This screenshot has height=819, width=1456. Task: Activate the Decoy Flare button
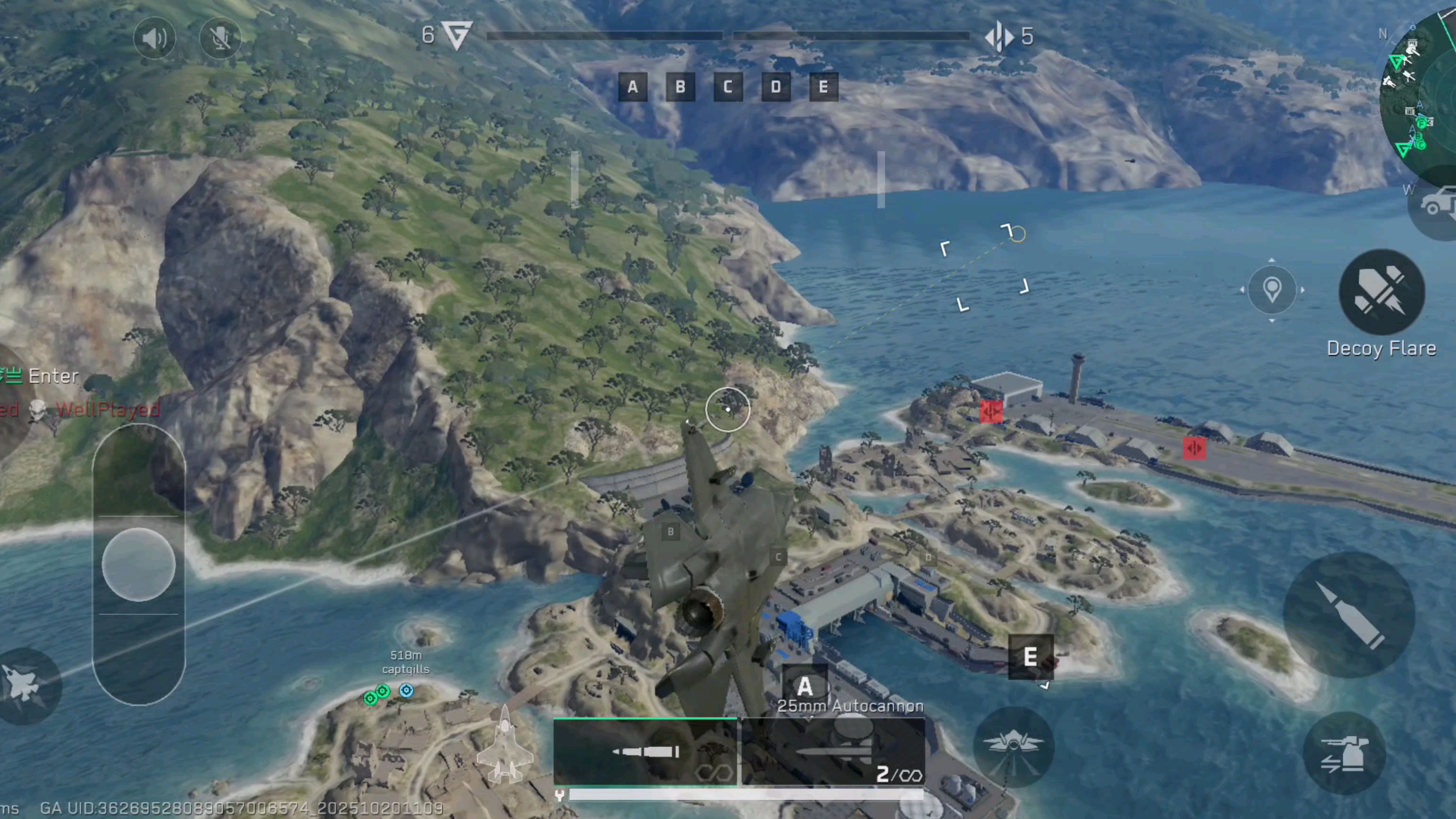click(x=1382, y=292)
